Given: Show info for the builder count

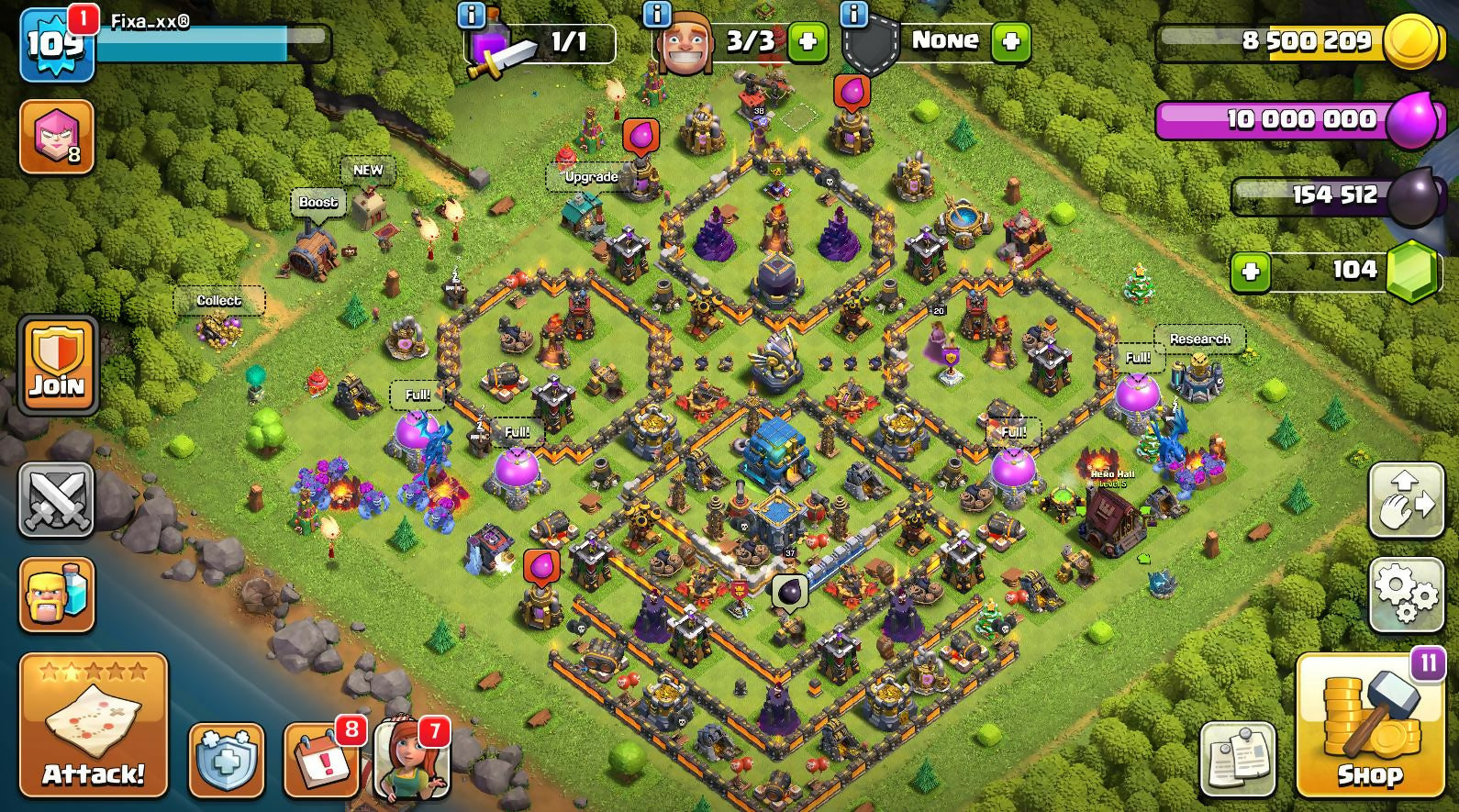Looking at the screenshot, I should pyautogui.click(x=657, y=14).
